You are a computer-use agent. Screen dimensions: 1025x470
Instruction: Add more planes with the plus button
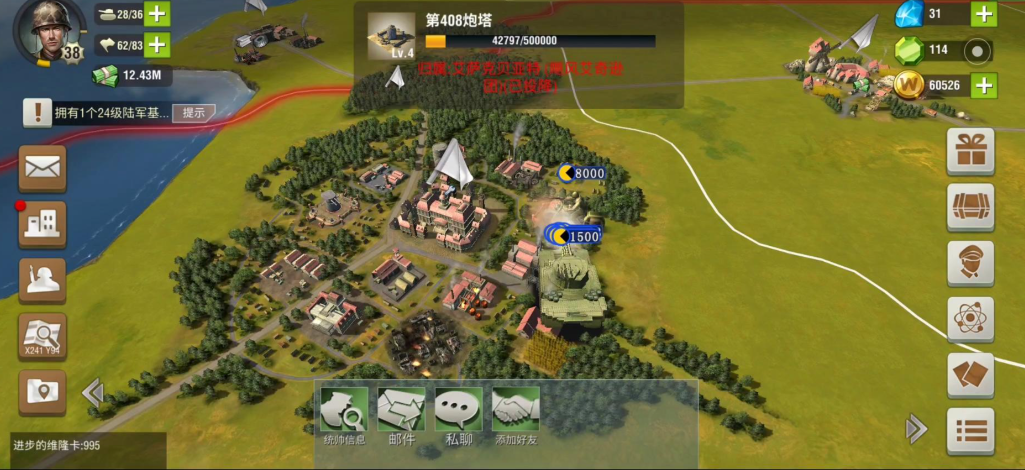pyautogui.click(x=158, y=45)
